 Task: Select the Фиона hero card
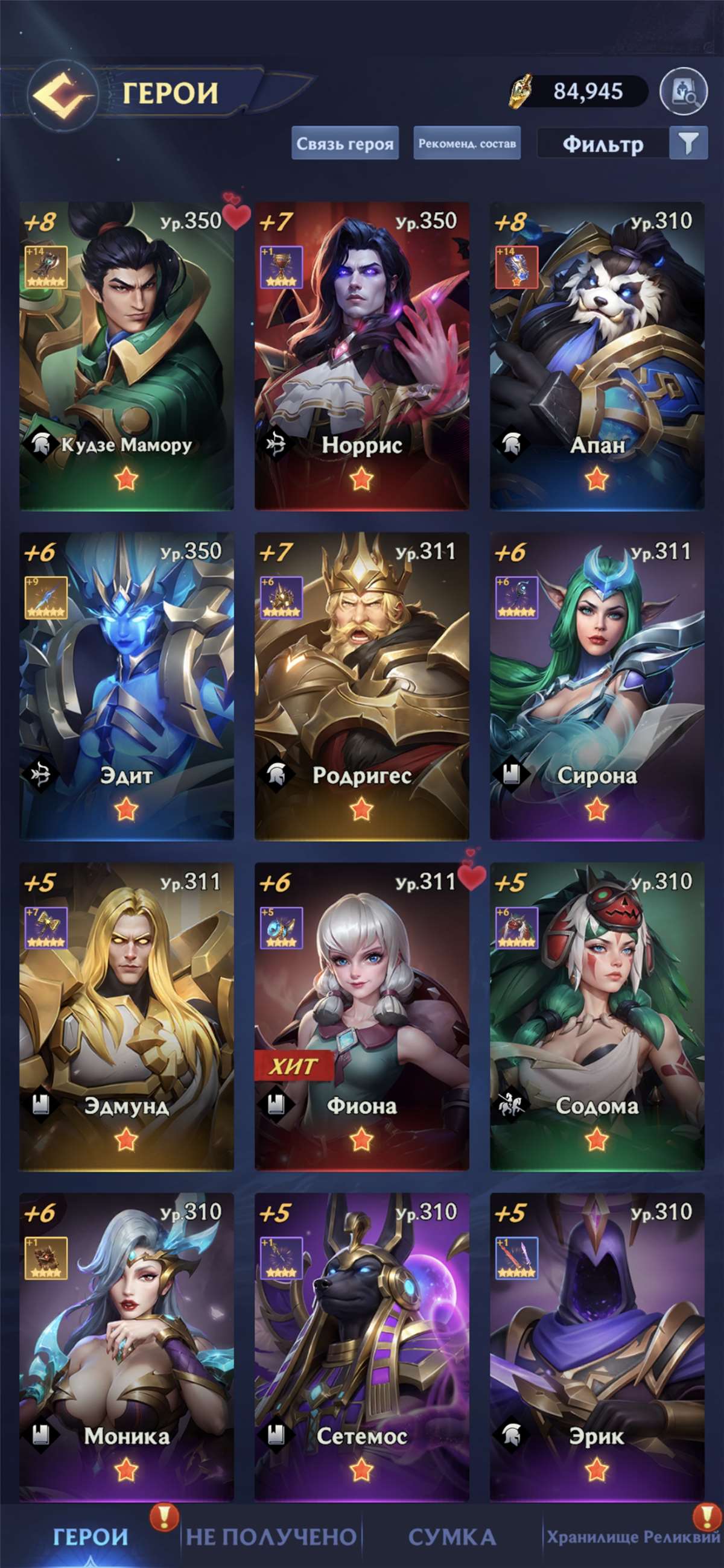361,1017
